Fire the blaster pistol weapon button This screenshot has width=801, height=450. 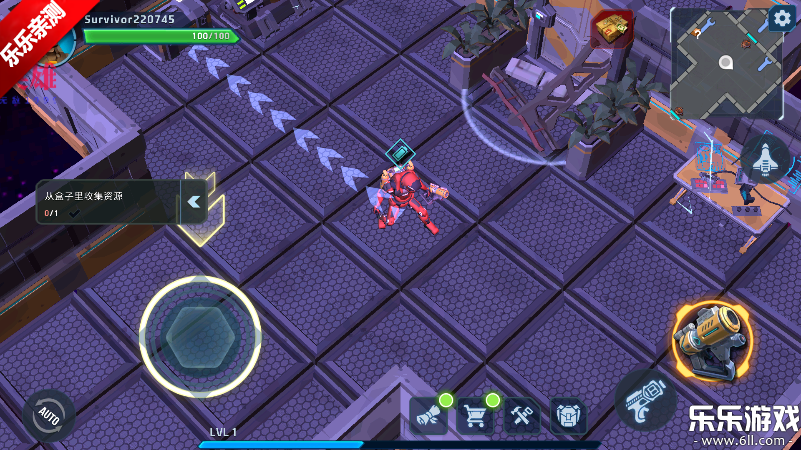(644, 398)
